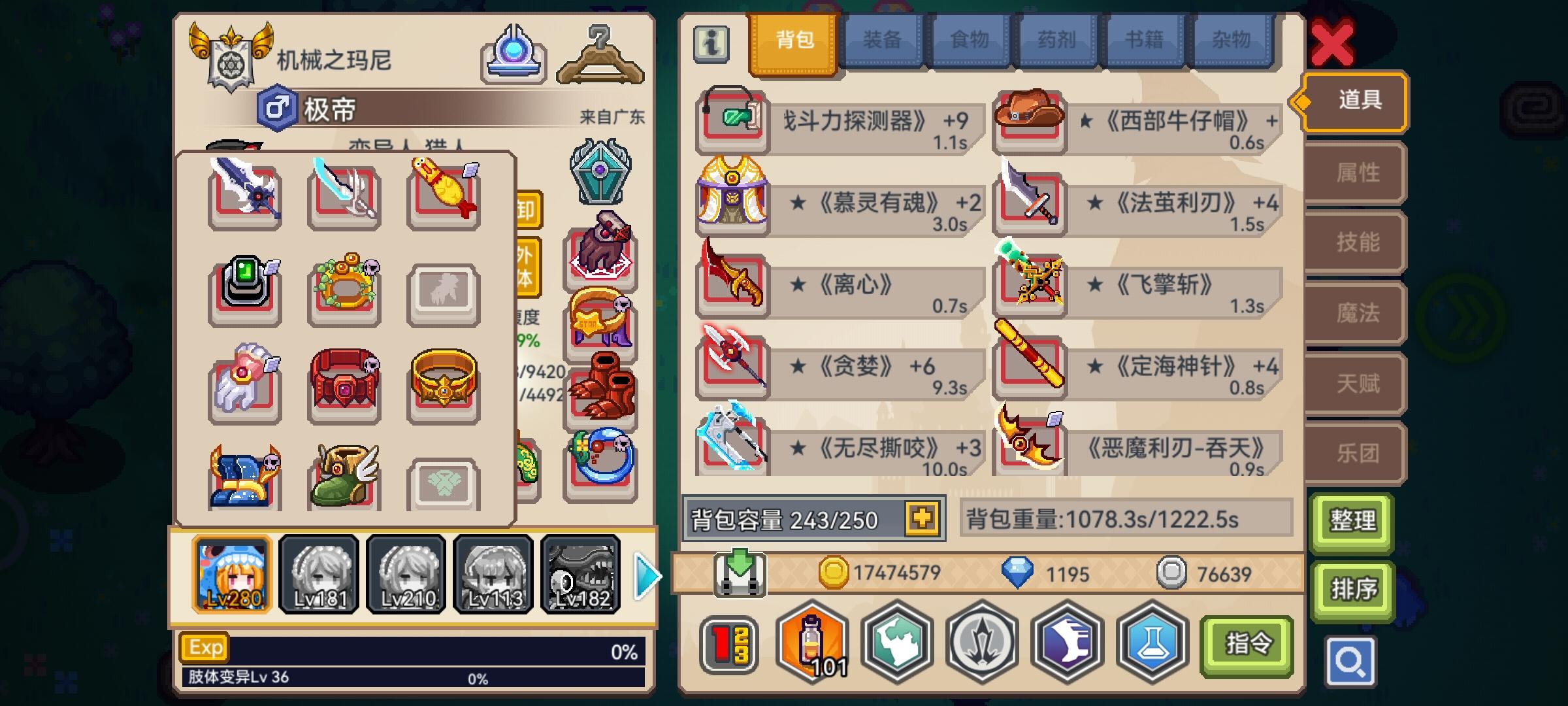Expand the party list with blue arrow

coord(645,575)
